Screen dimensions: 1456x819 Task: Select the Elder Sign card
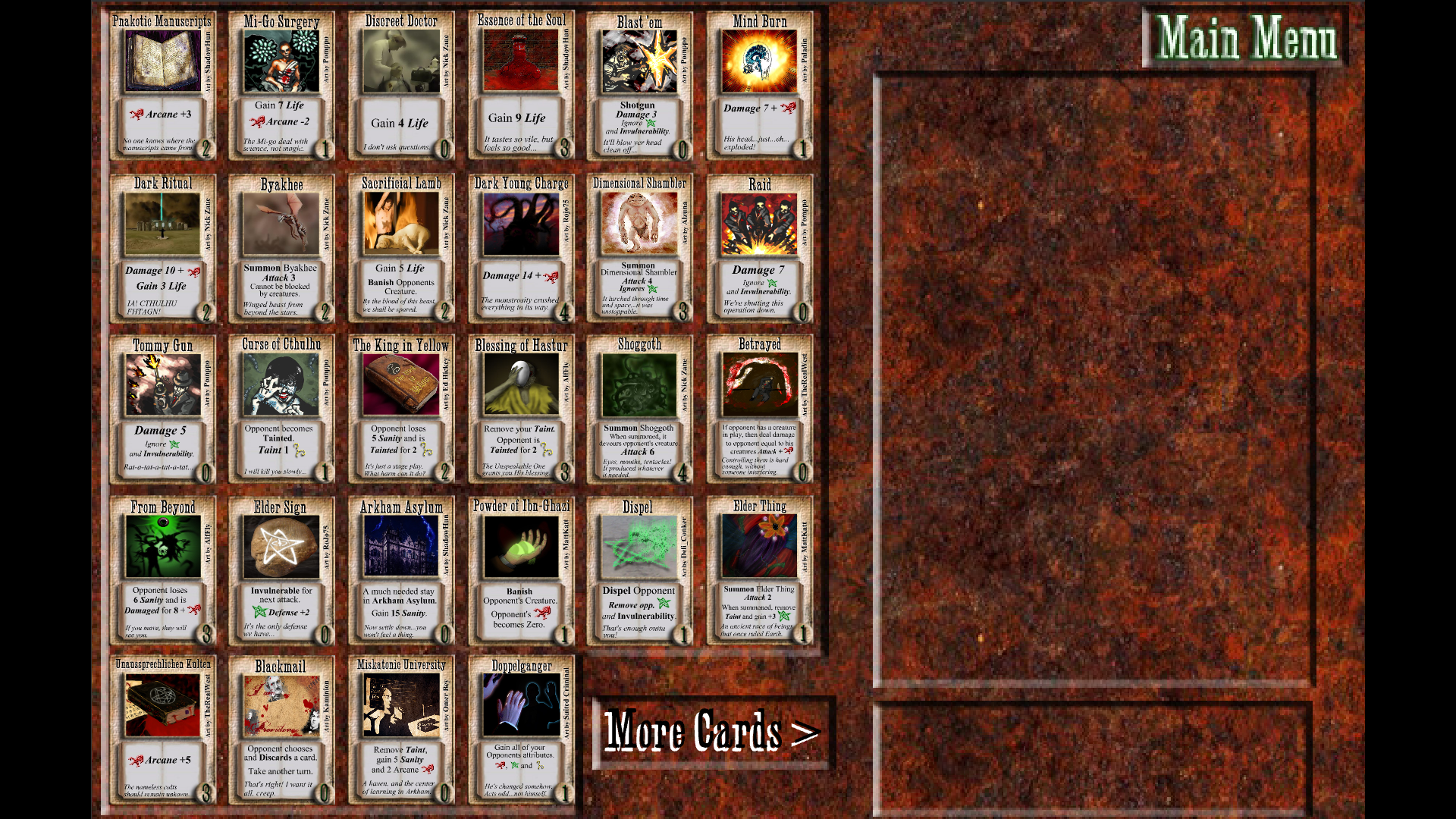(x=282, y=570)
